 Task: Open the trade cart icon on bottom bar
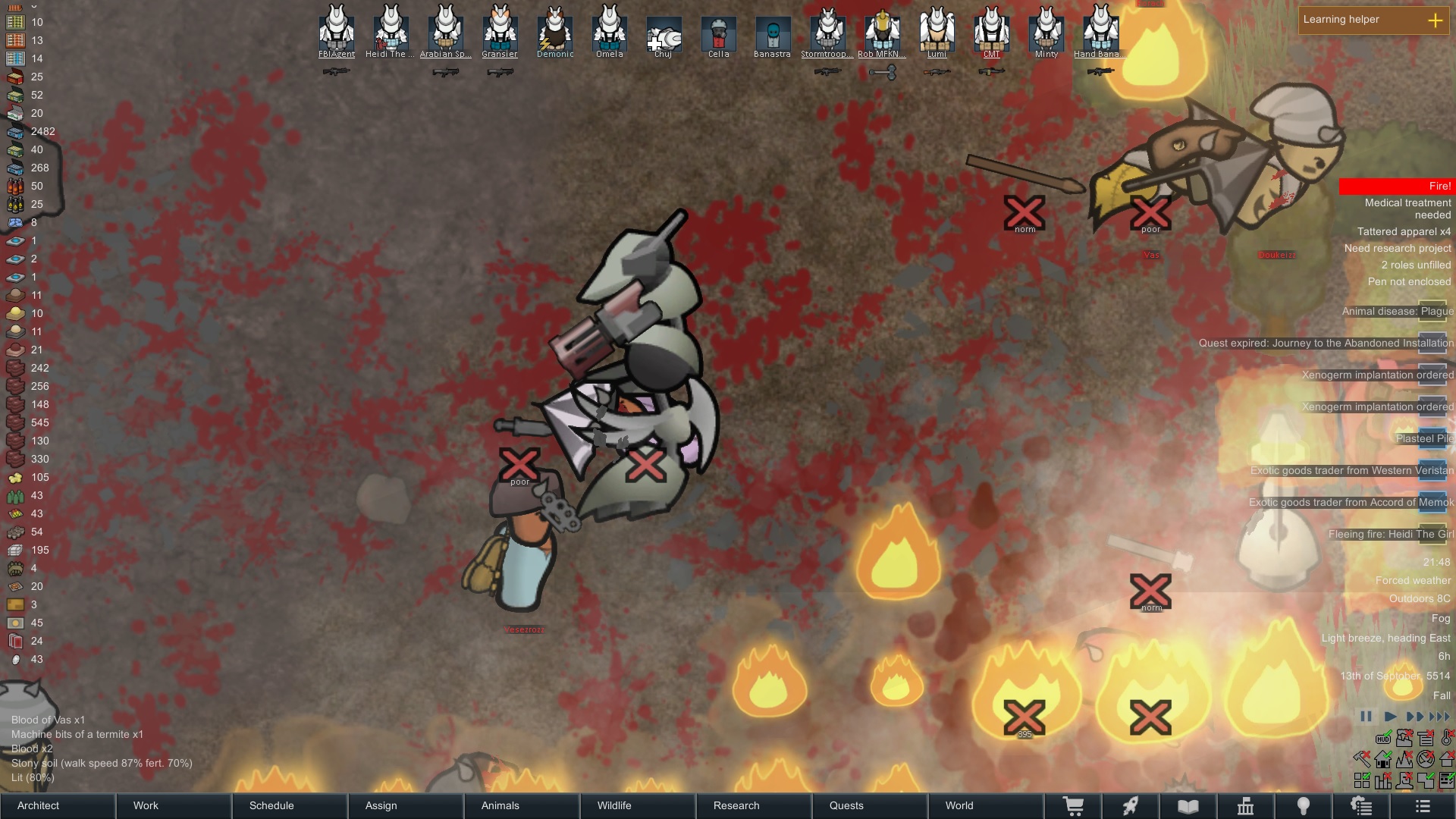coord(1075,805)
